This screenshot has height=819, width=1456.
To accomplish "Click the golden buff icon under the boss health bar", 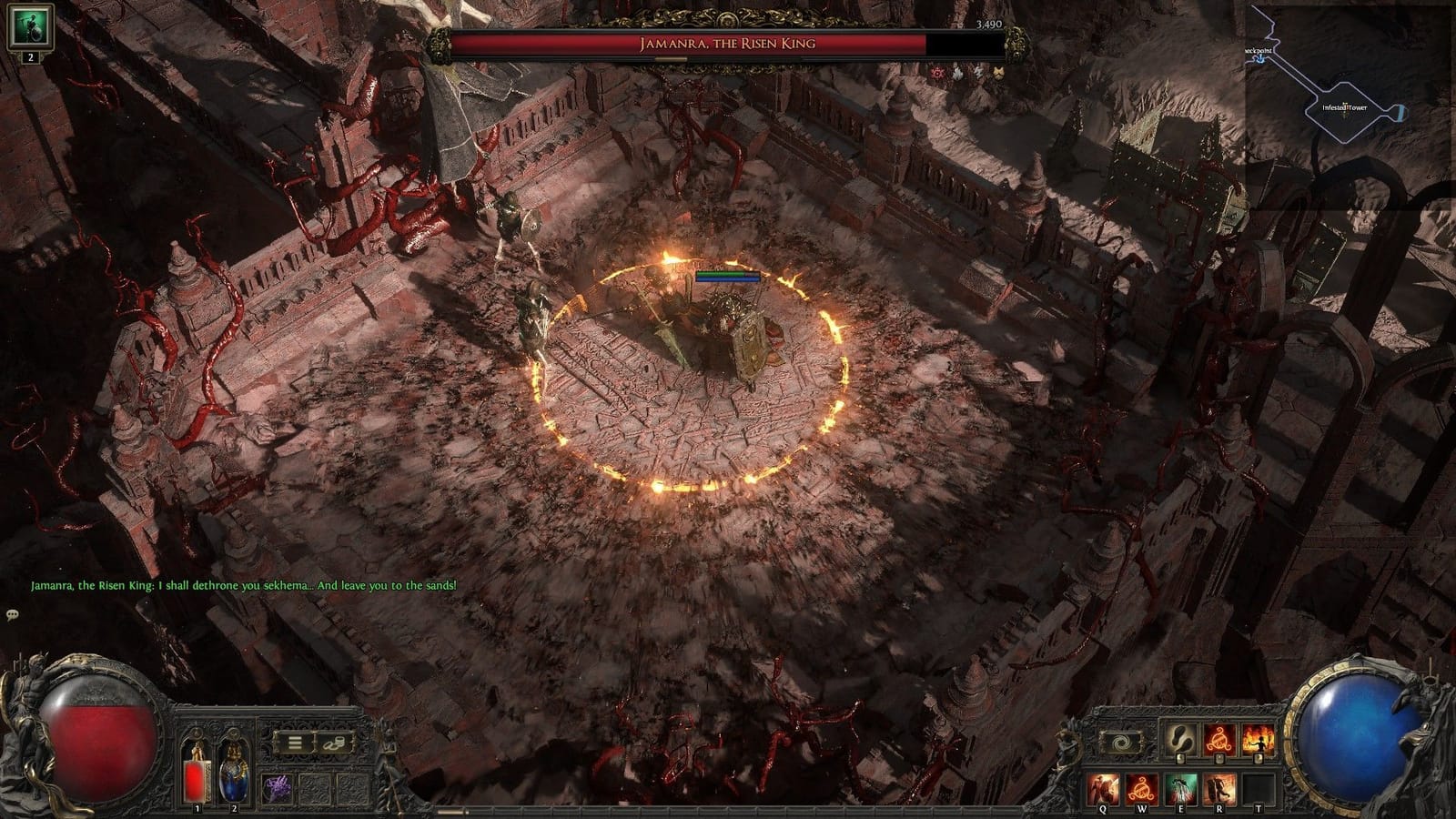I will click(x=998, y=72).
